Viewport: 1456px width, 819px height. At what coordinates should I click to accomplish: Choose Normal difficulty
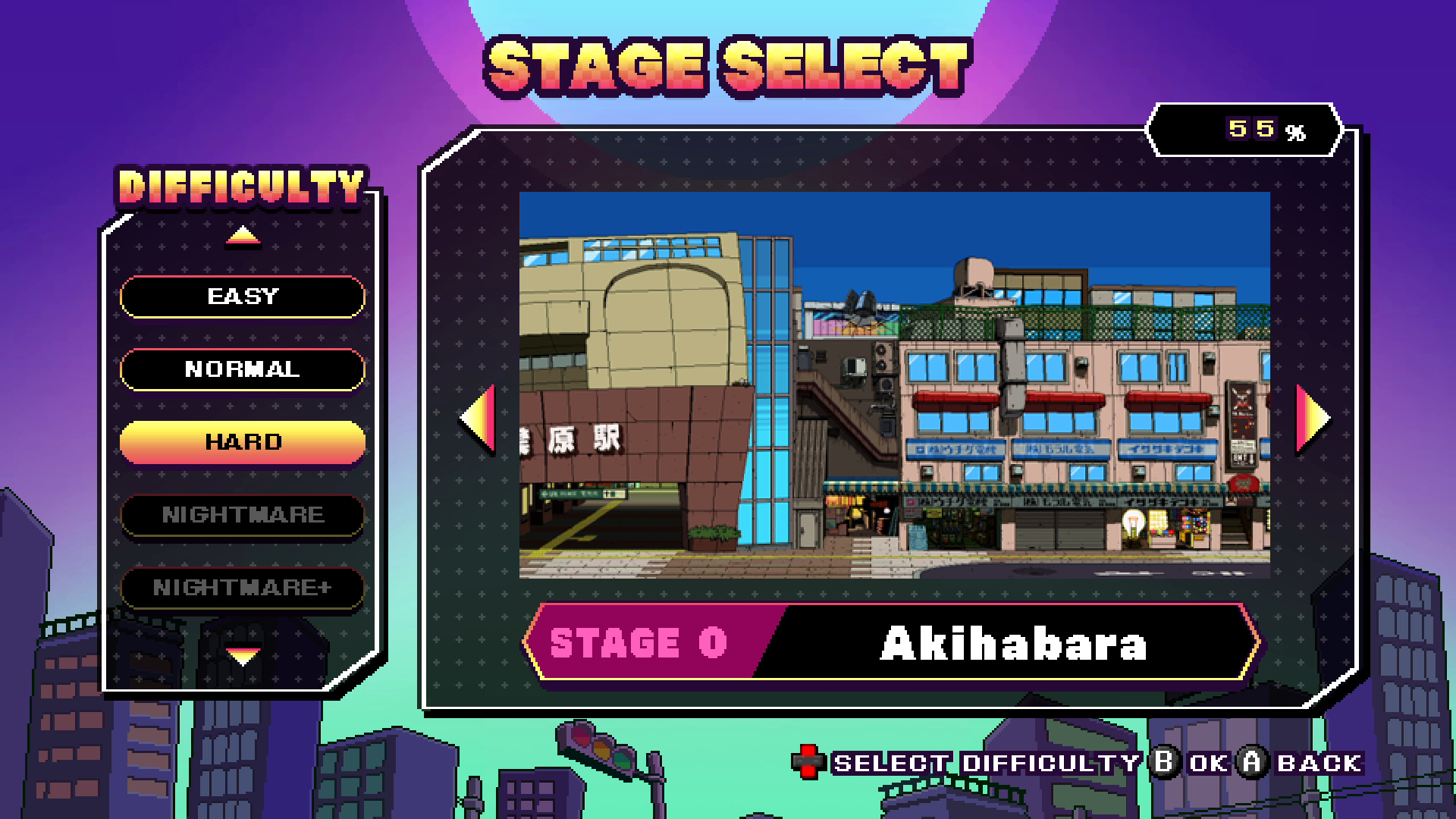coord(243,369)
